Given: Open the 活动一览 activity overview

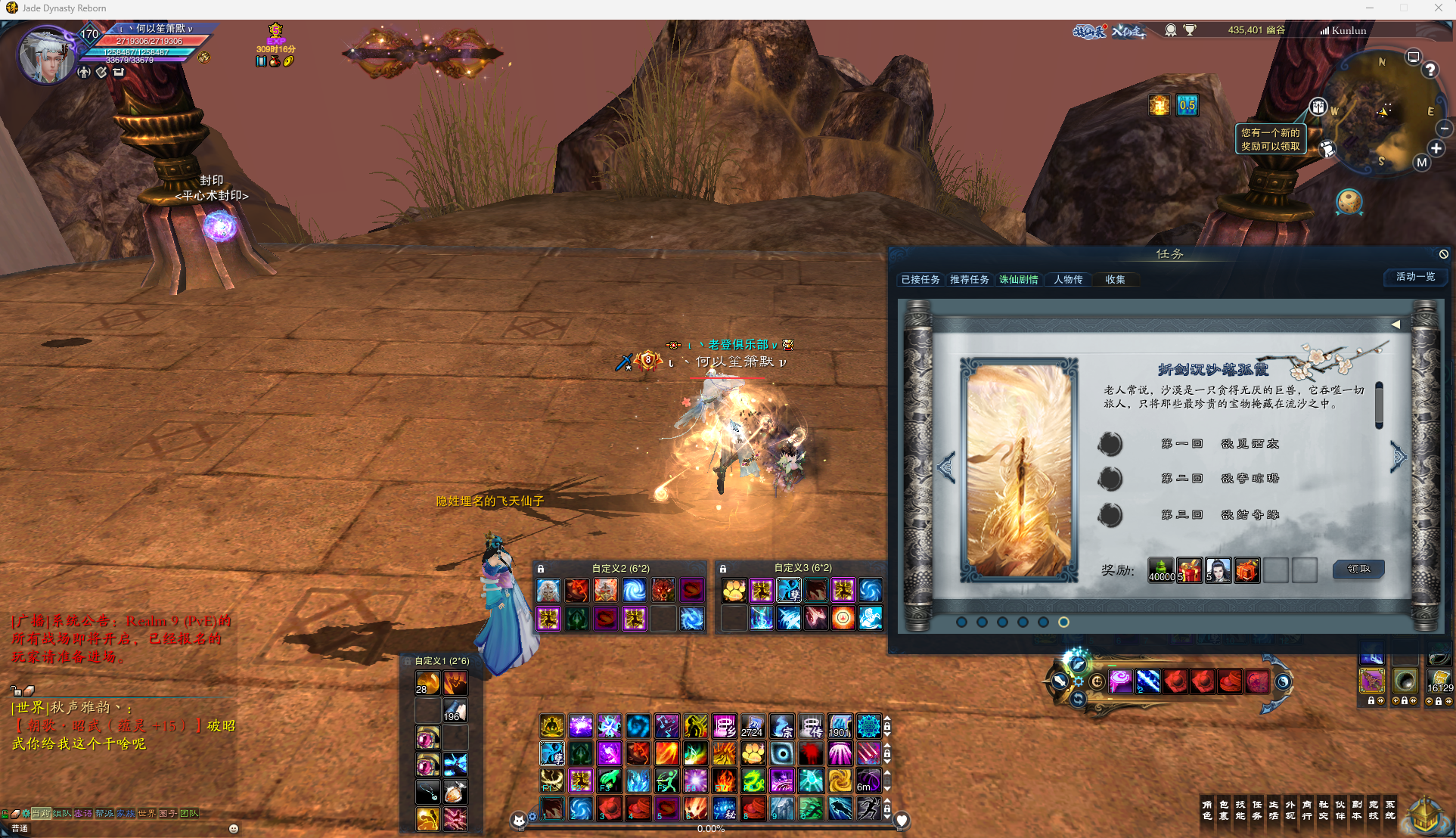Looking at the screenshot, I should (1415, 277).
